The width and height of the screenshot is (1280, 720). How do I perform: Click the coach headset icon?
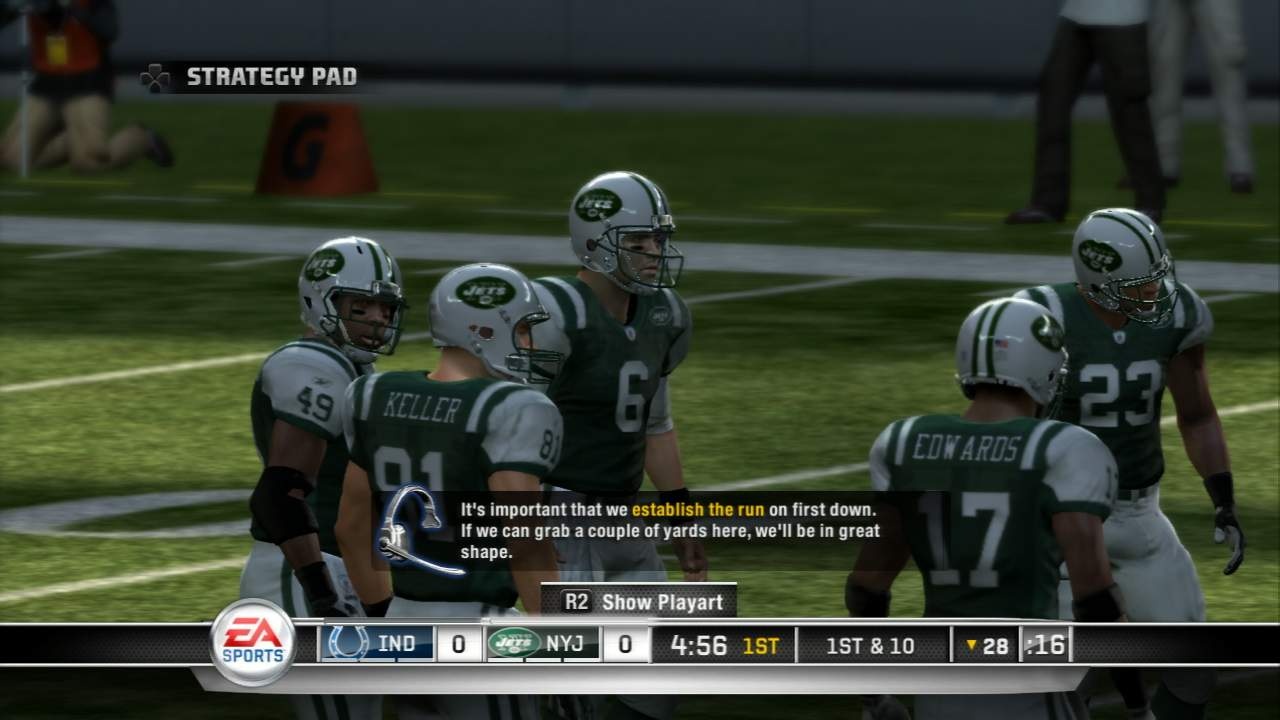coord(416,528)
